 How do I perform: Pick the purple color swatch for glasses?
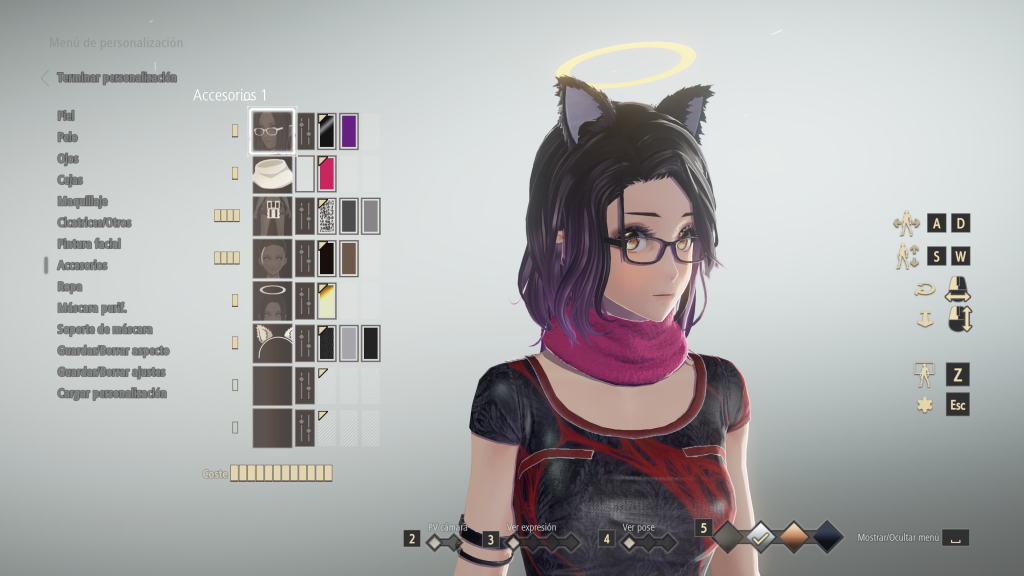coord(349,131)
